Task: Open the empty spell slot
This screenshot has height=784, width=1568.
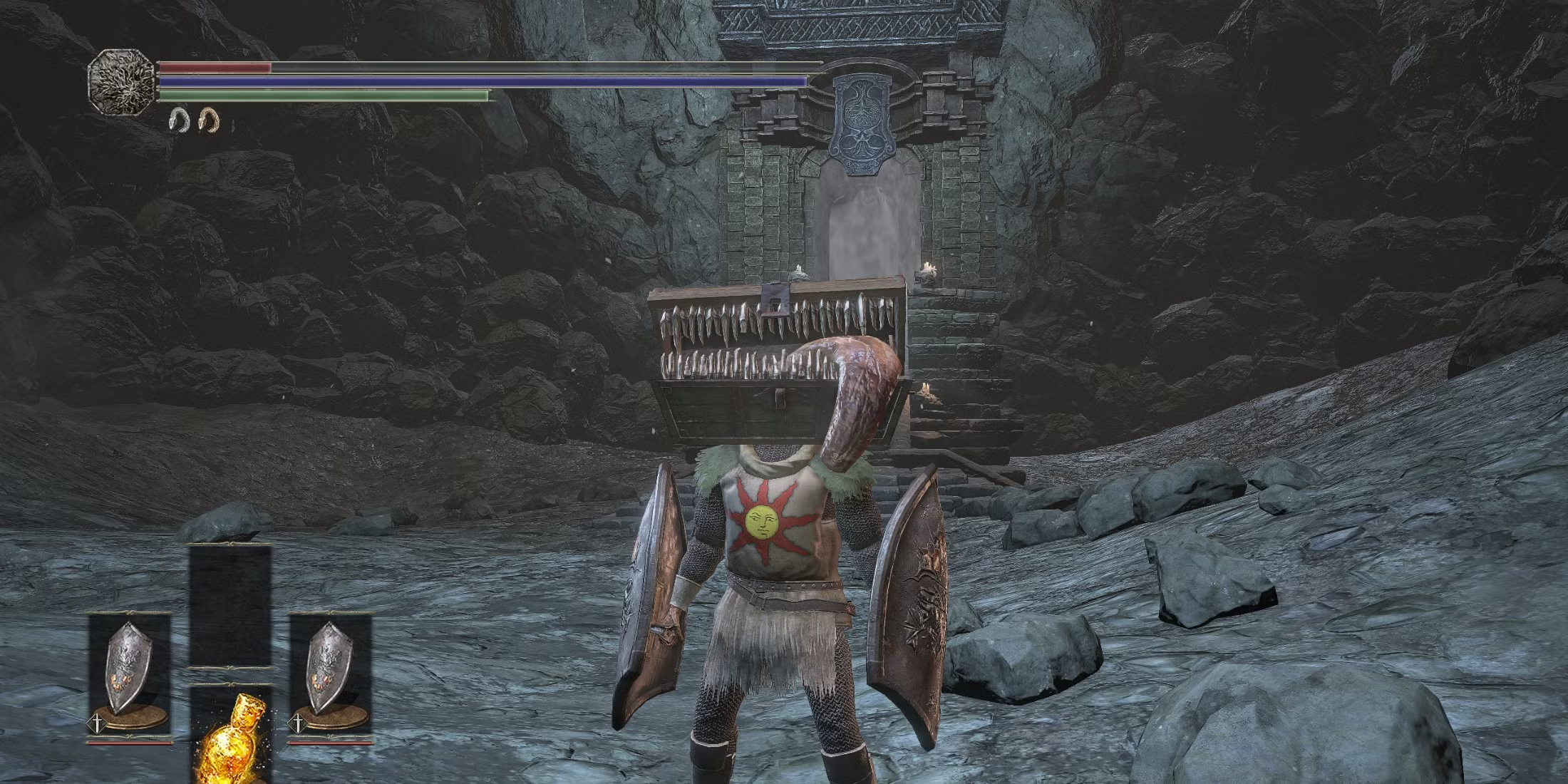Action: (230, 607)
